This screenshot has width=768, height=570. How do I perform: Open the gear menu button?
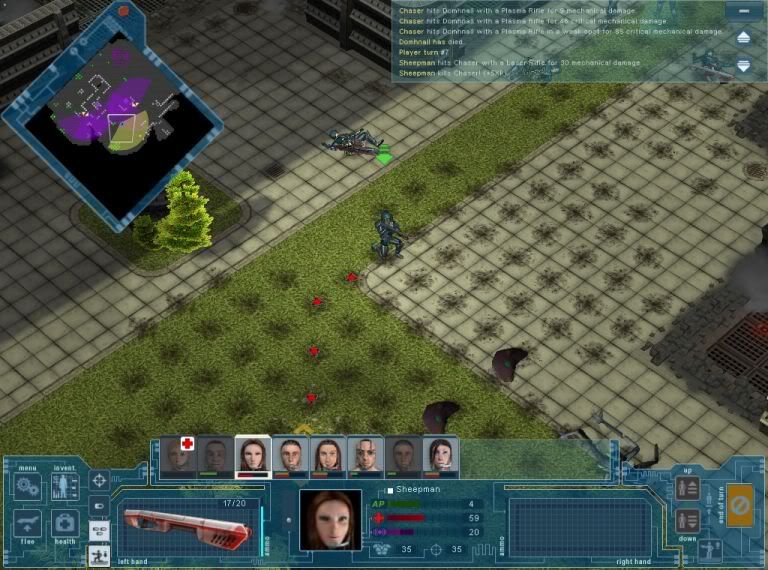click(x=28, y=489)
